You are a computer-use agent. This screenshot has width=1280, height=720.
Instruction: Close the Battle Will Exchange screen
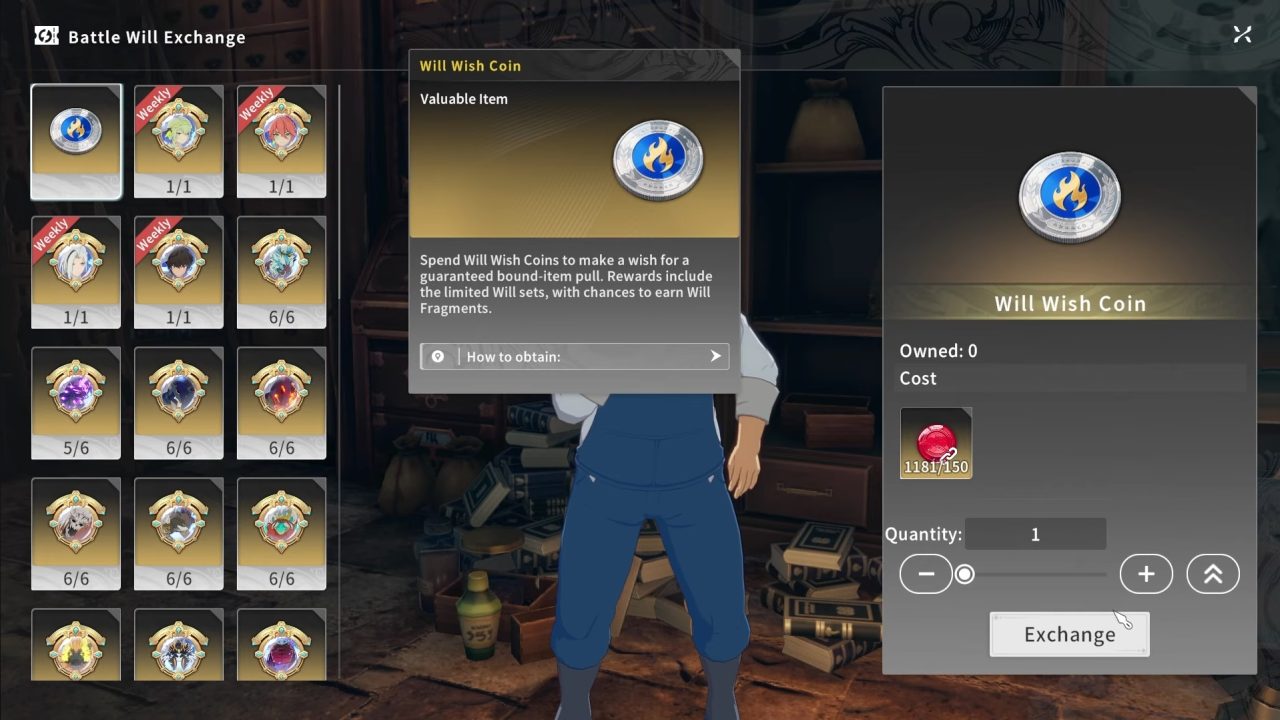click(1242, 33)
